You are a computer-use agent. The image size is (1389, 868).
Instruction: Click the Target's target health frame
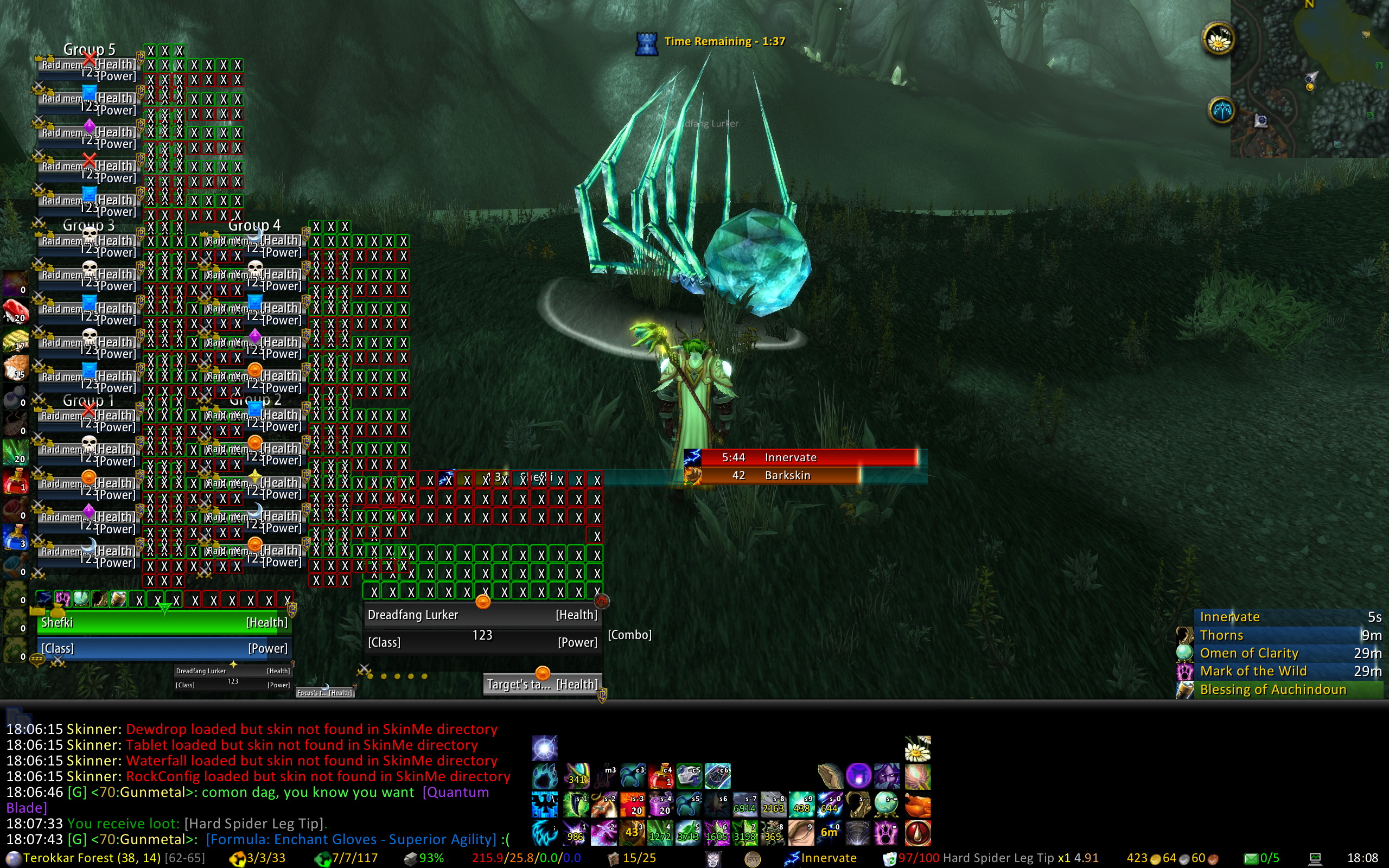(543, 684)
